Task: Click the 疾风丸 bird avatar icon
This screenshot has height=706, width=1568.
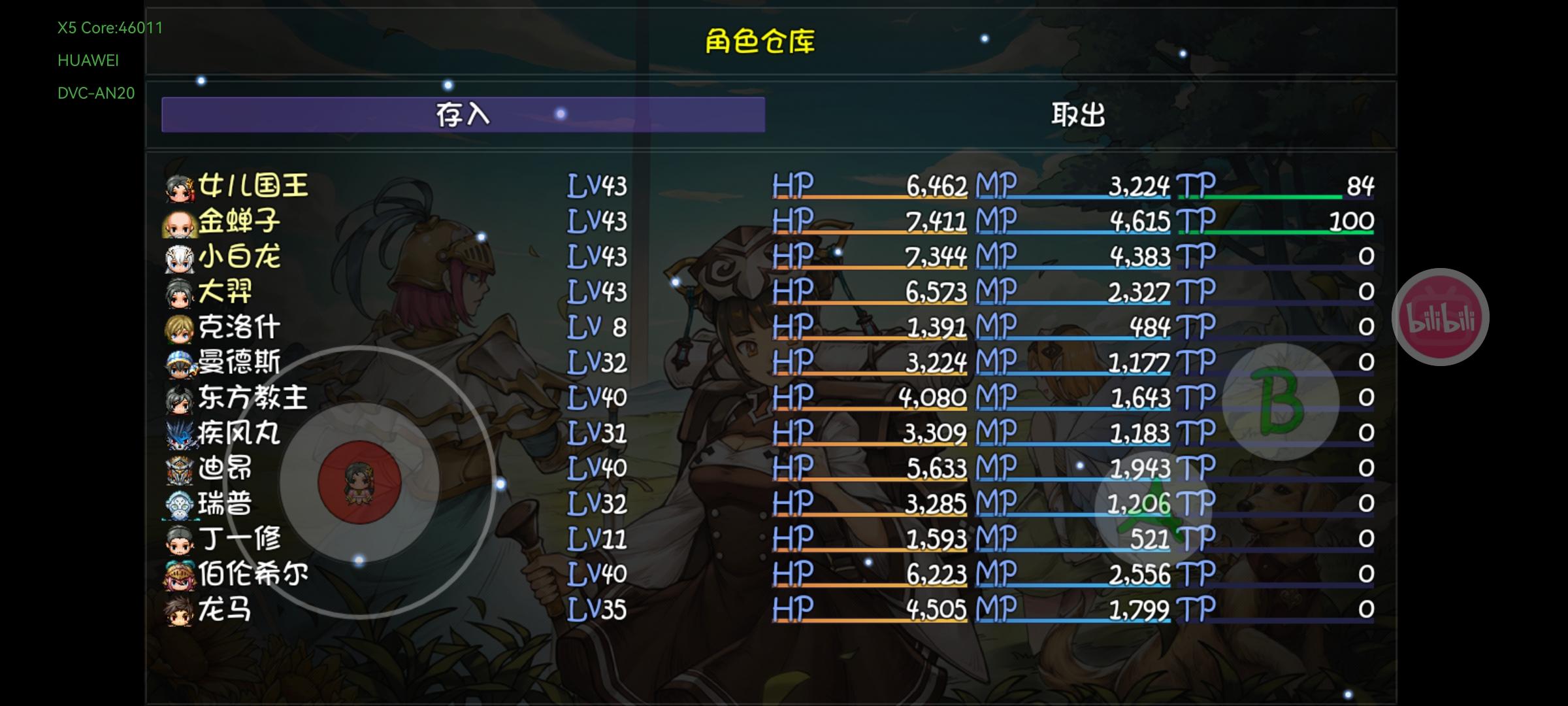Action: coord(181,433)
